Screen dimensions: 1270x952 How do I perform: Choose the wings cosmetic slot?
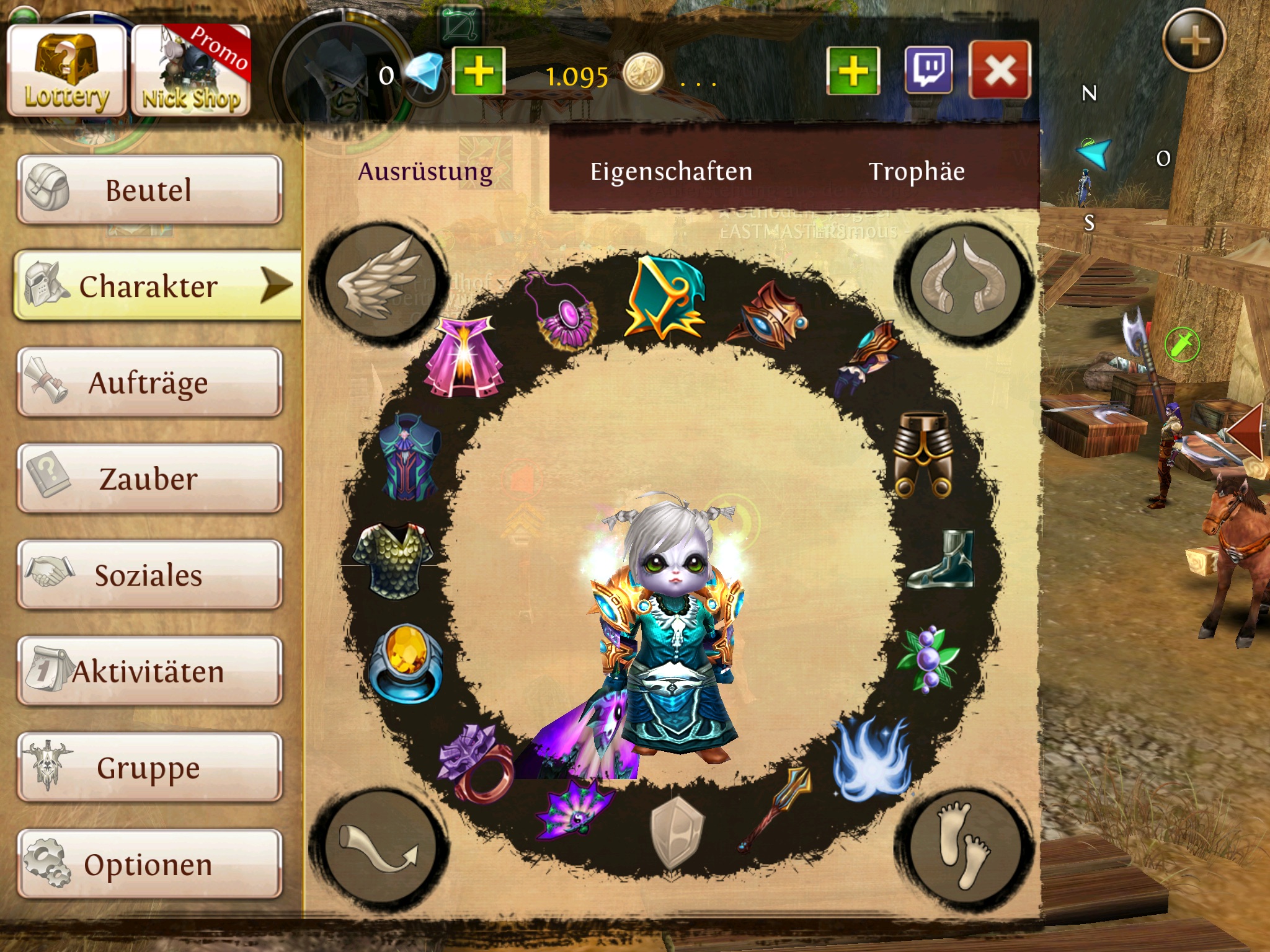380,282
